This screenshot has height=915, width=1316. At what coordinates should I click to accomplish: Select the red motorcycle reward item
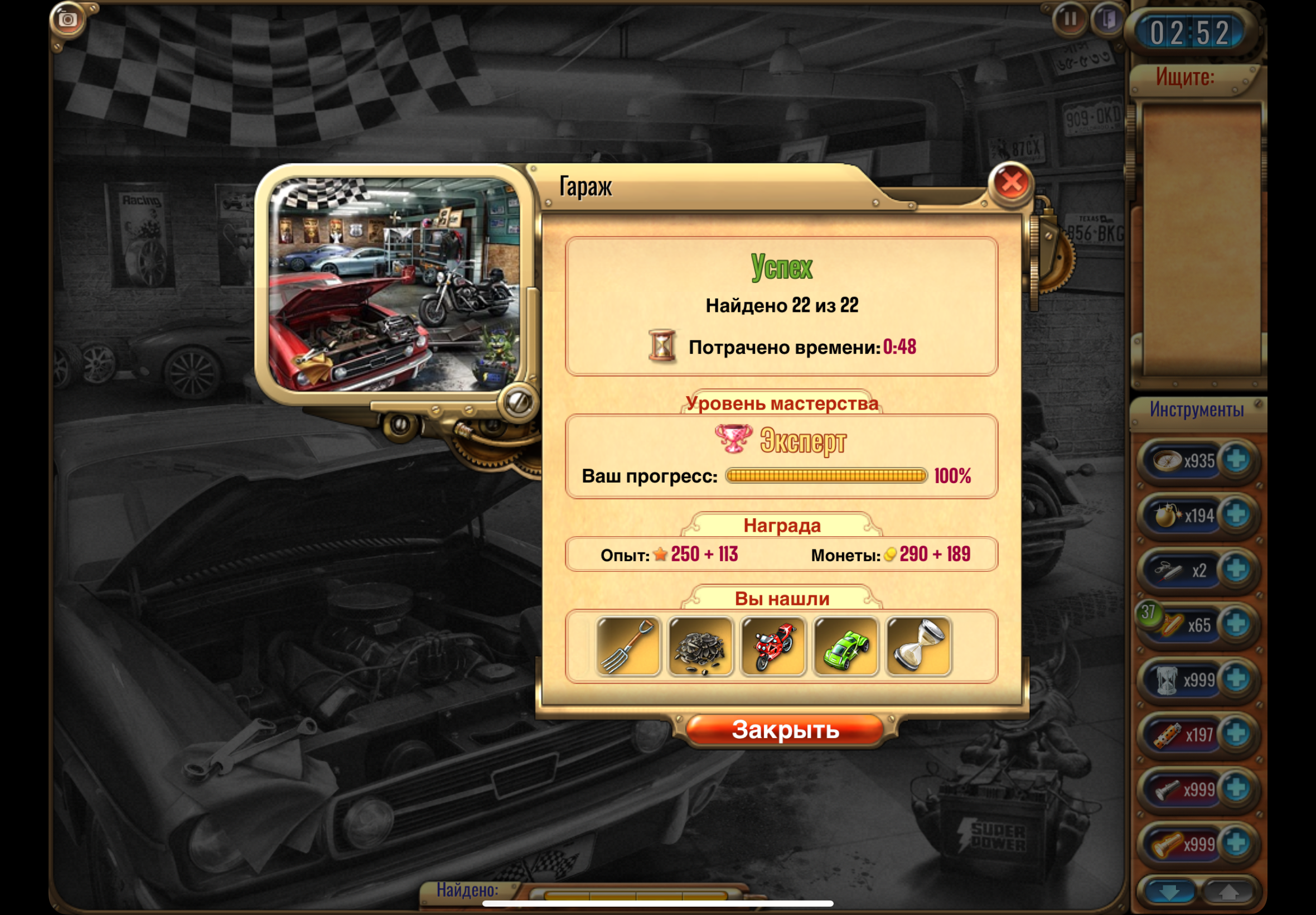(773, 646)
